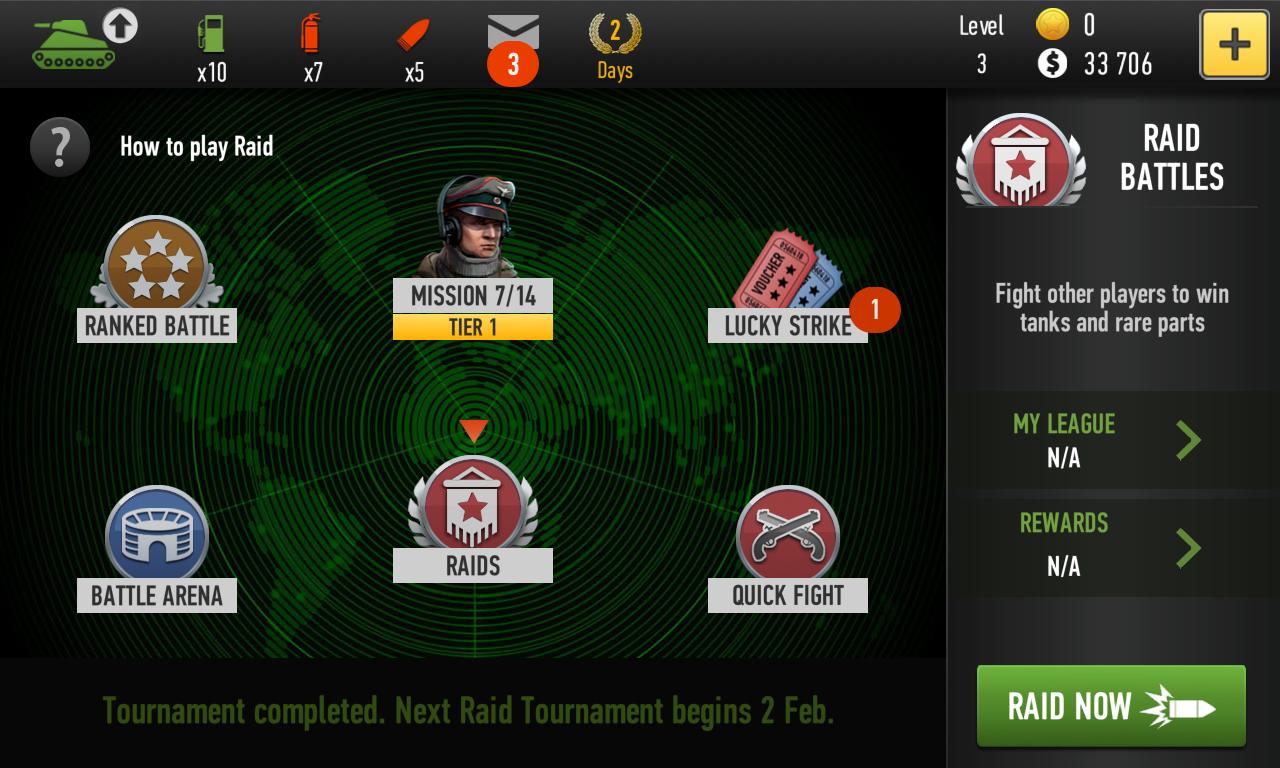
Task: Open the How to play Raid help
Action: (60, 146)
